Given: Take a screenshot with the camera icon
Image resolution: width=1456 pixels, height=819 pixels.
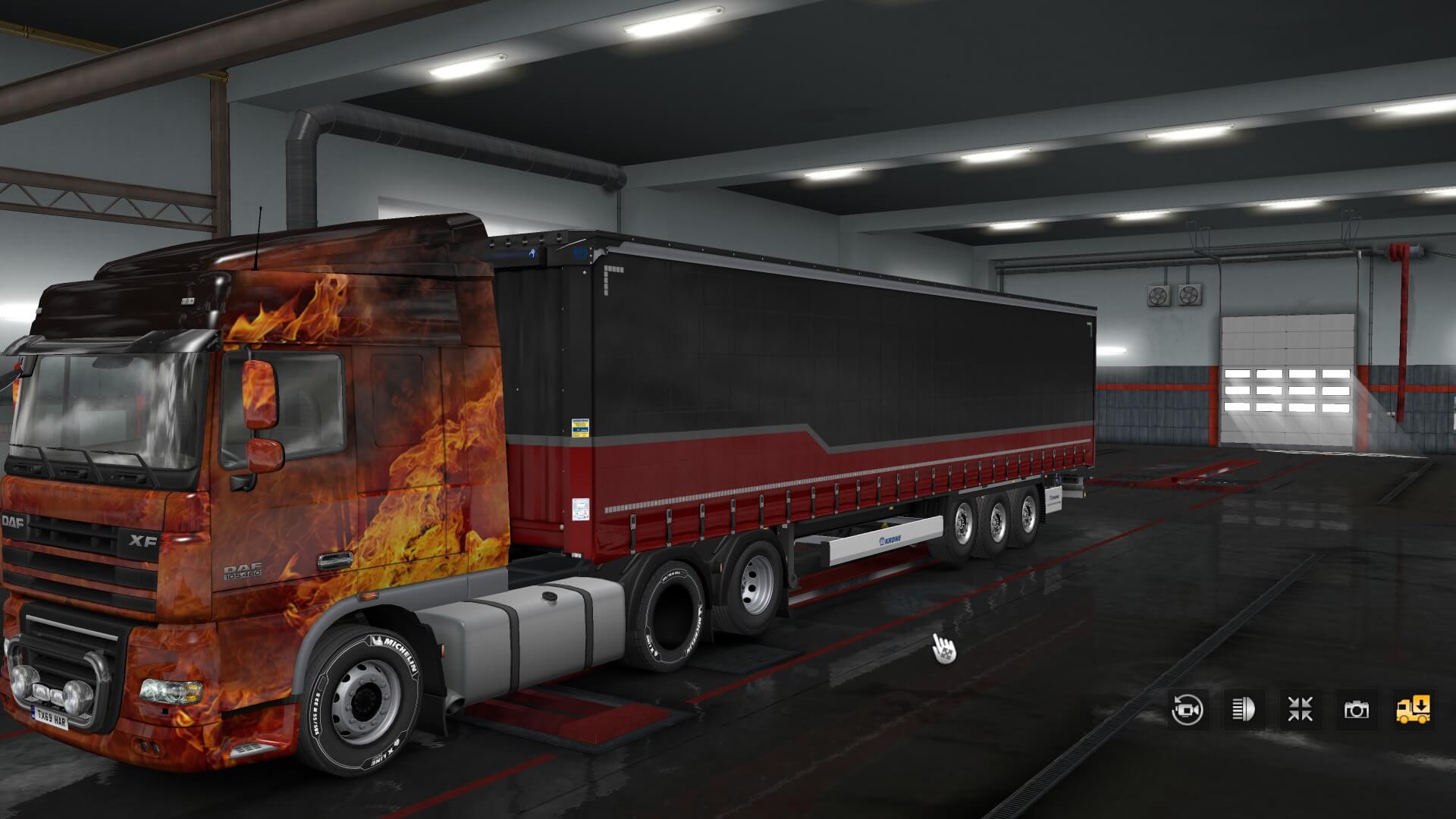Looking at the screenshot, I should point(1357,710).
